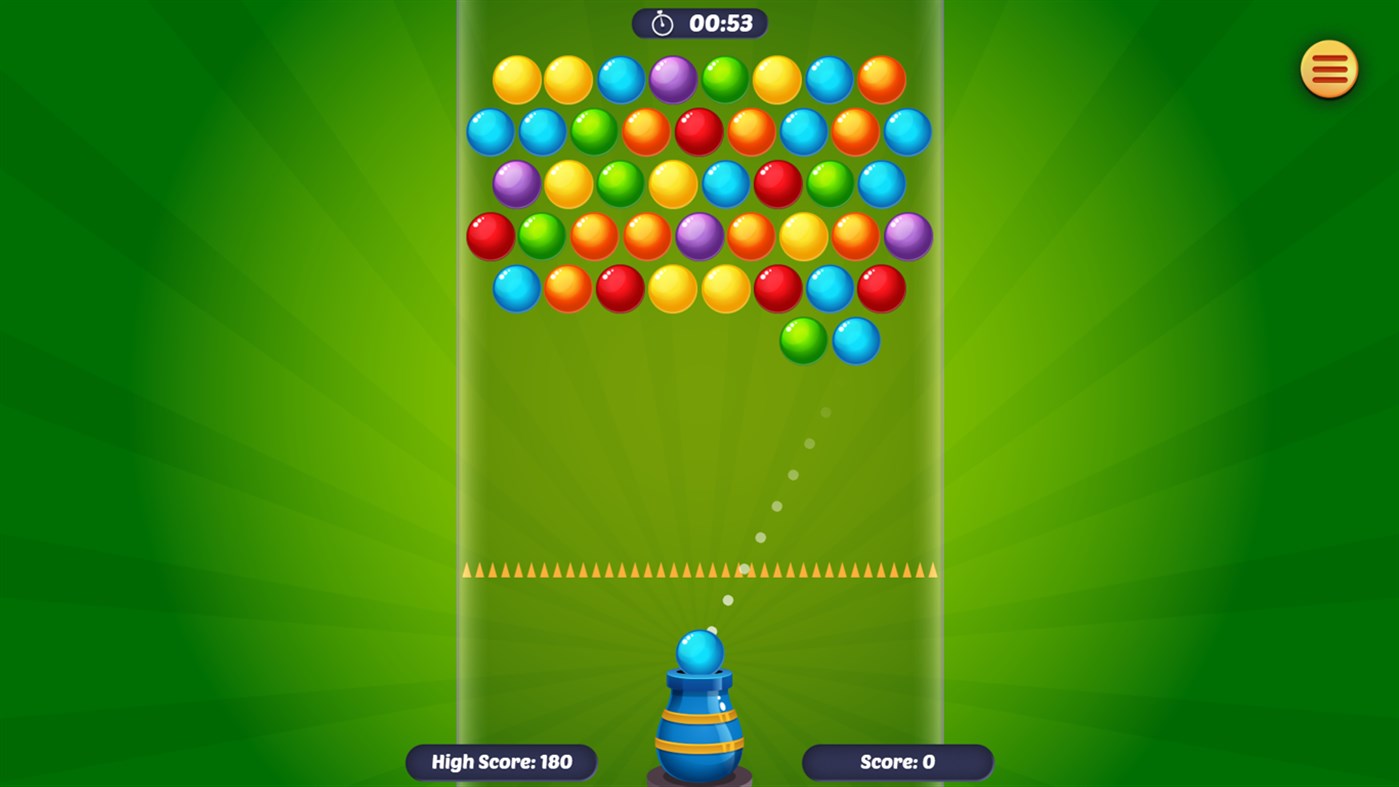Click the stopwatch icon next to the timer

click(x=661, y=22)
